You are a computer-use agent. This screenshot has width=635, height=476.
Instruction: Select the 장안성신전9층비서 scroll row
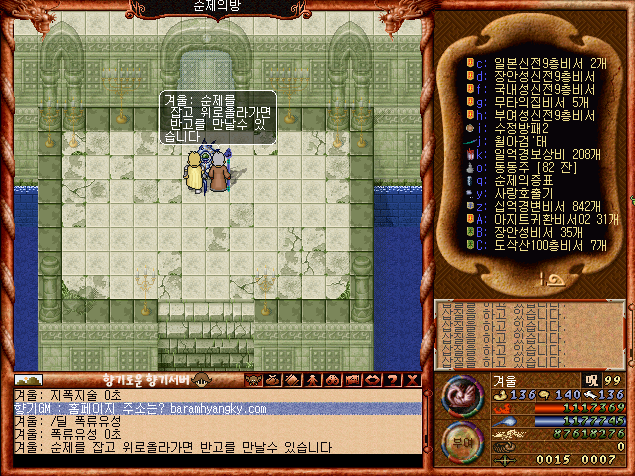[530, 75]
